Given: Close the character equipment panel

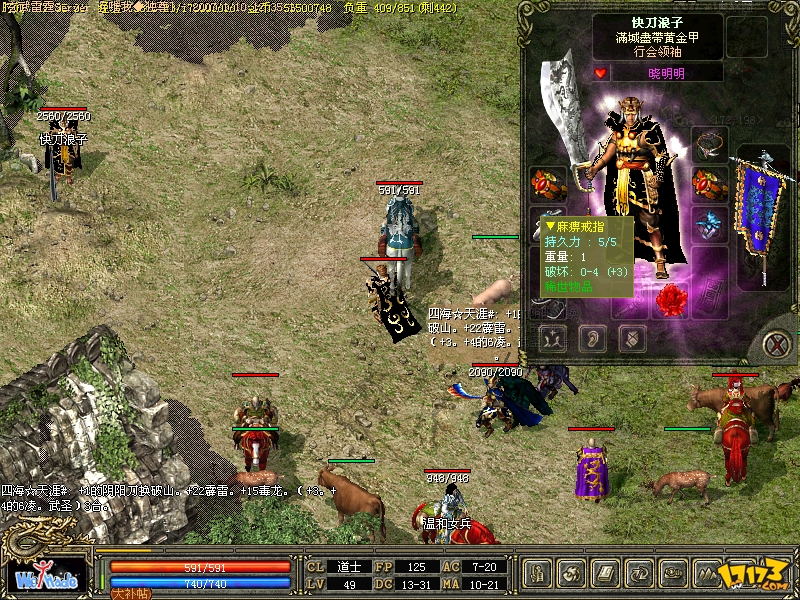Looking at the screenshot, I should [776, 345].
